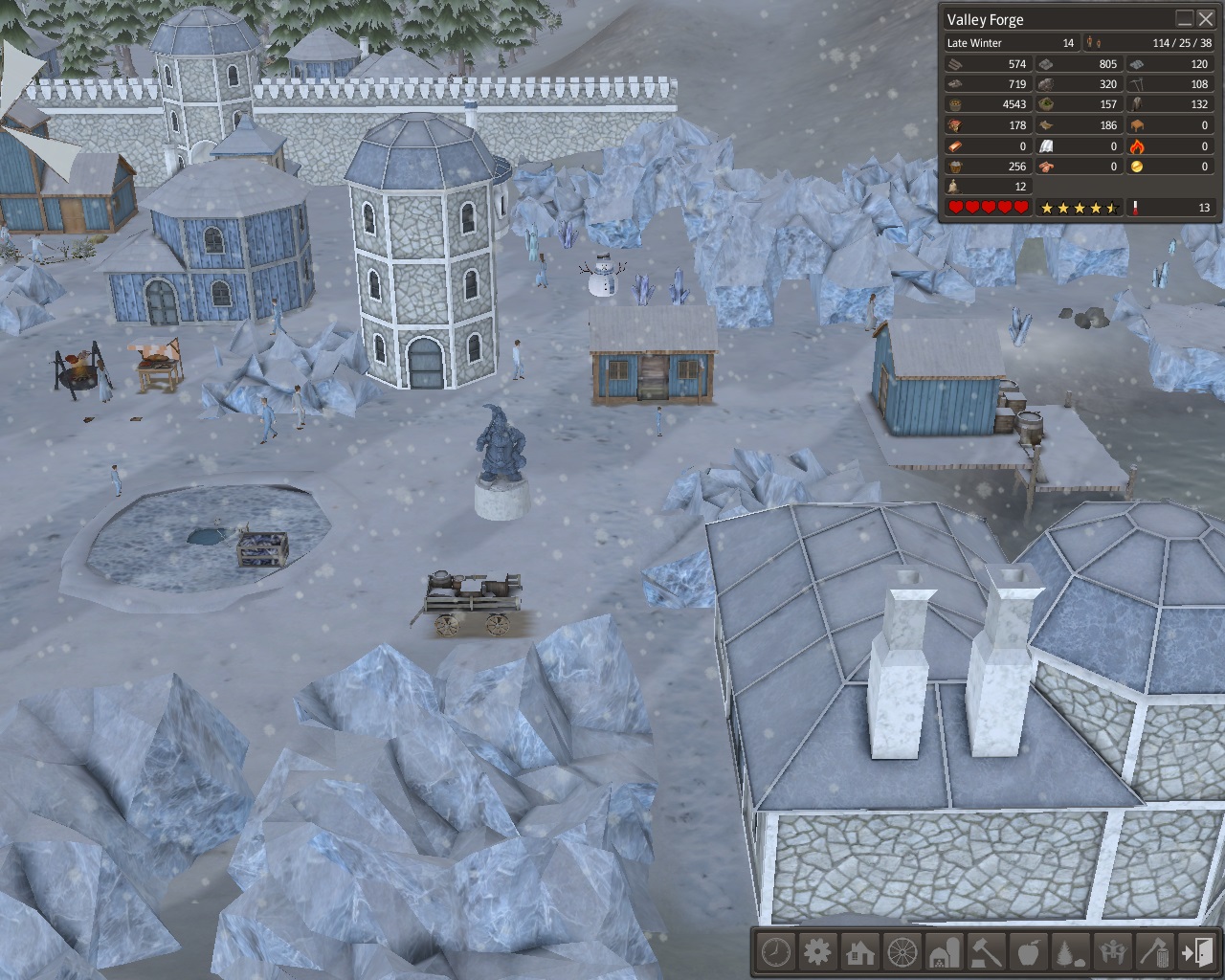Open the gear tools and reports menu
Image resolution: width=1225 pixels, height=980 pixels.
(818, 952)
